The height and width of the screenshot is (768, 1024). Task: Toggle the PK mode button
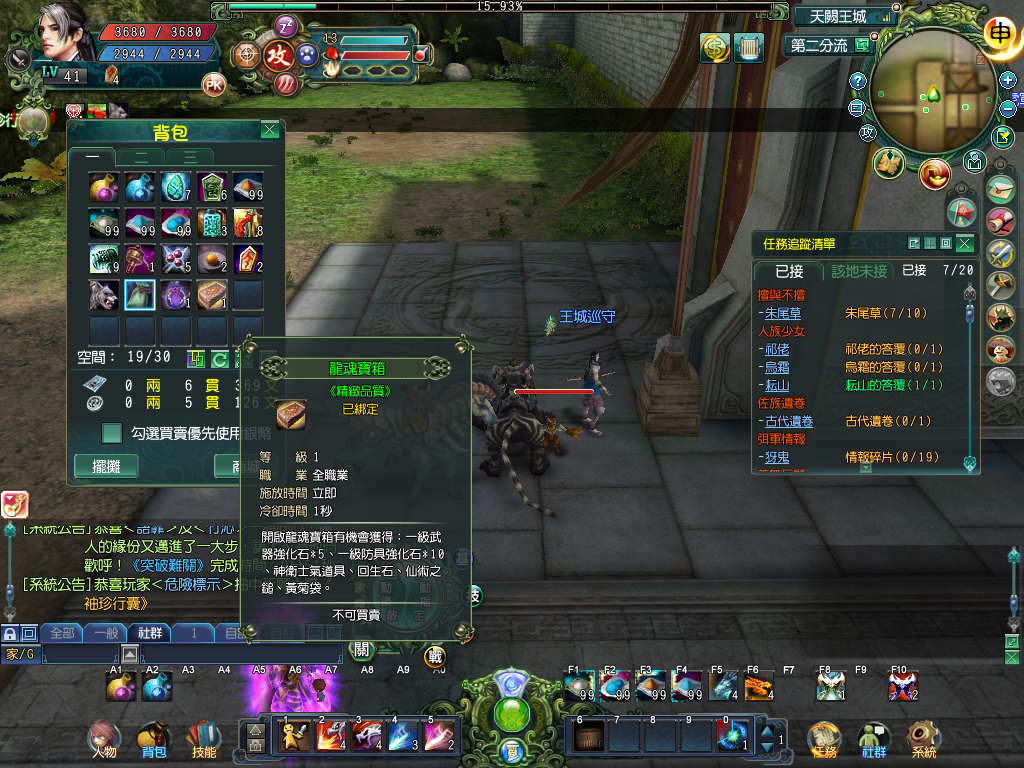coord(213,82)
